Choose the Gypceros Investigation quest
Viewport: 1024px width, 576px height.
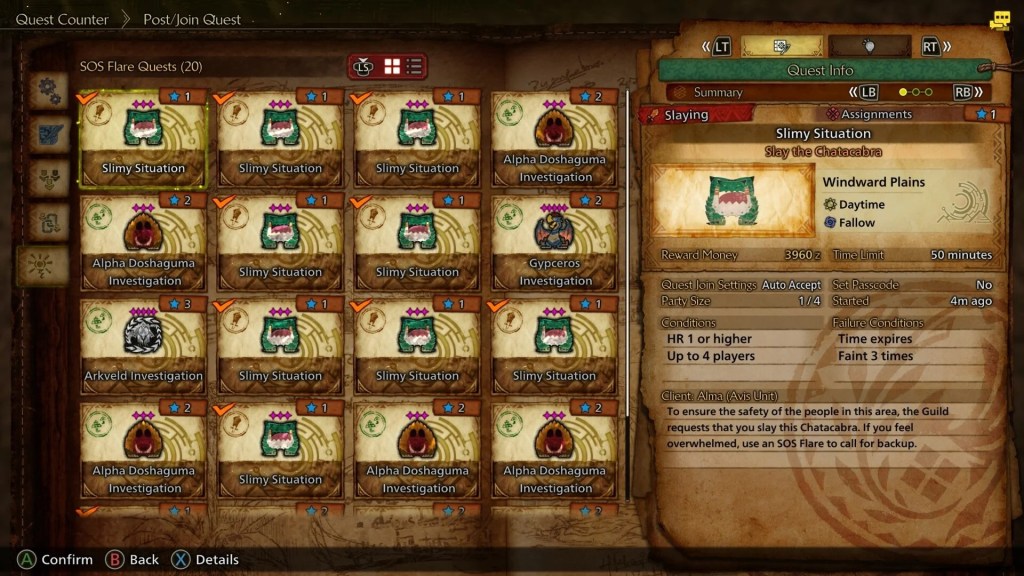point(555,242)
